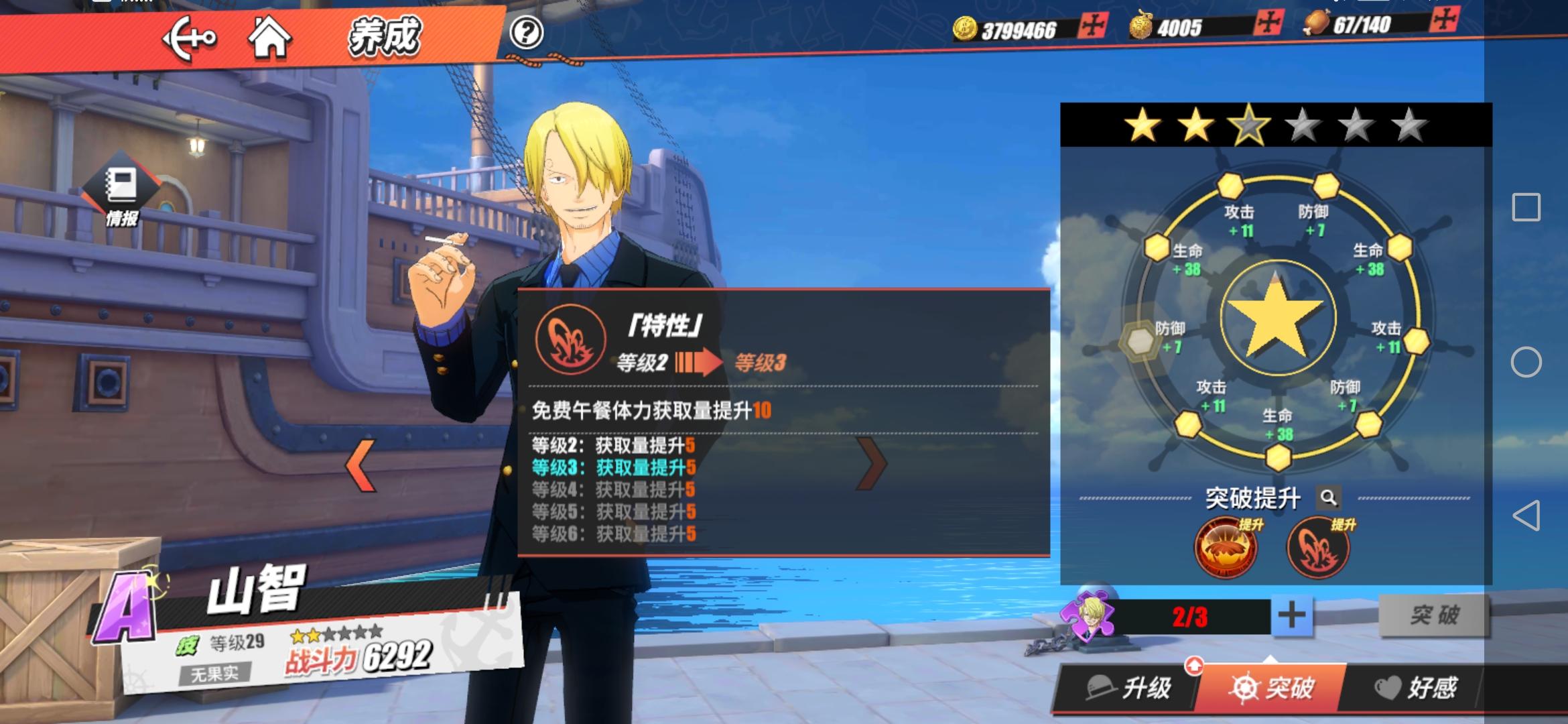1568x724 pixels.
Task: Inspect breakthrough upgrades with magnifier icon
Action: [x=1328, y=497]
